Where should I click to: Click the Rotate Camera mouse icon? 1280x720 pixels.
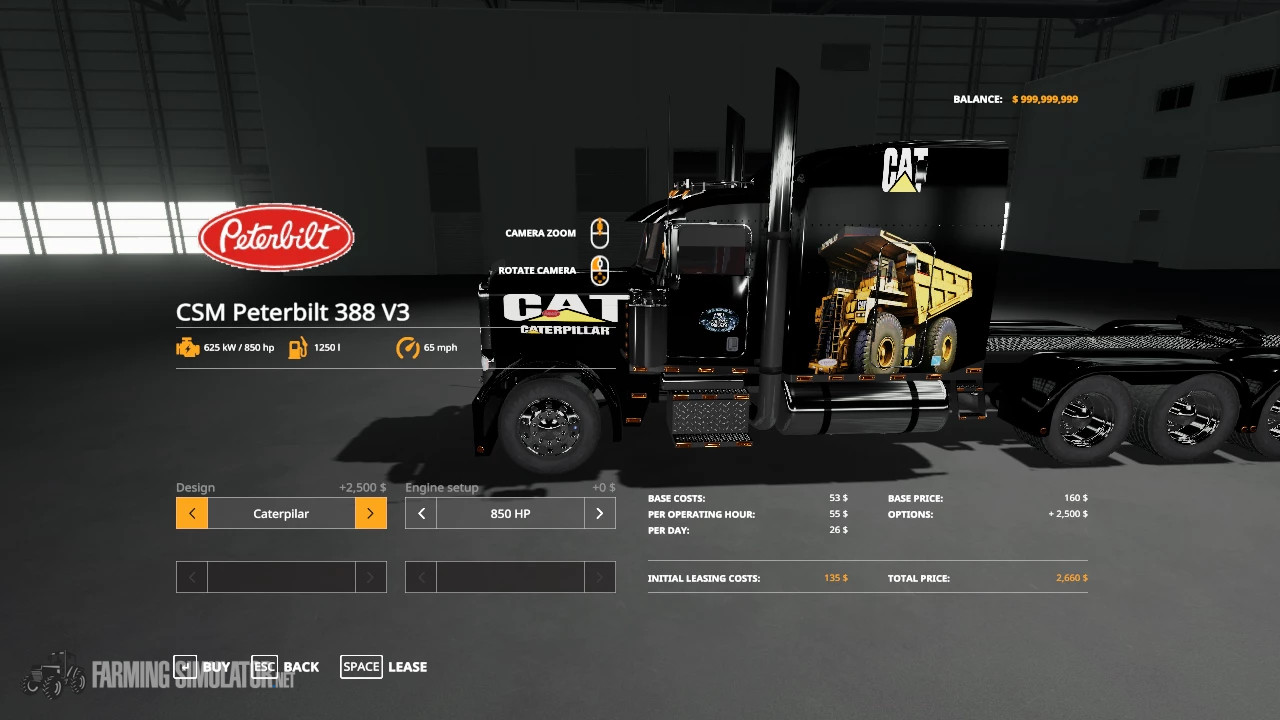(599, 270)
